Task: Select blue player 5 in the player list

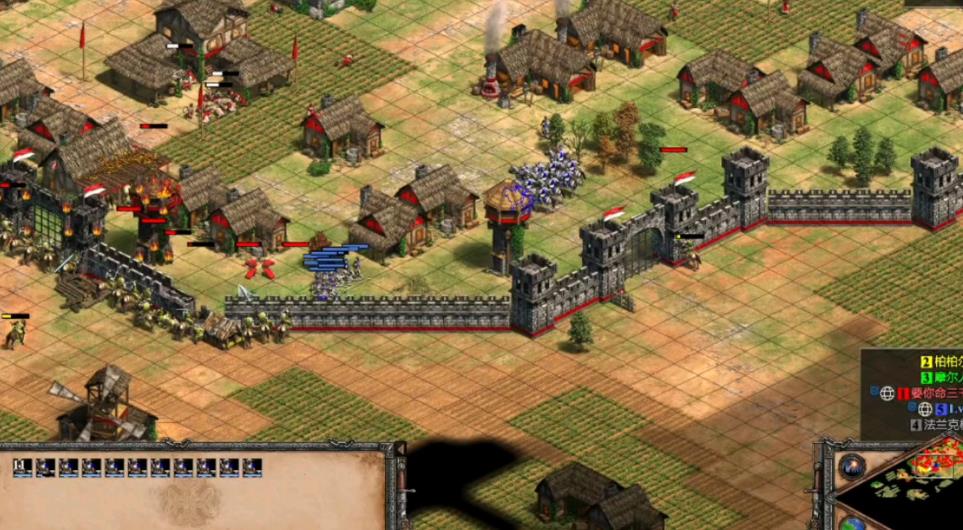Action: pos(945,409)
